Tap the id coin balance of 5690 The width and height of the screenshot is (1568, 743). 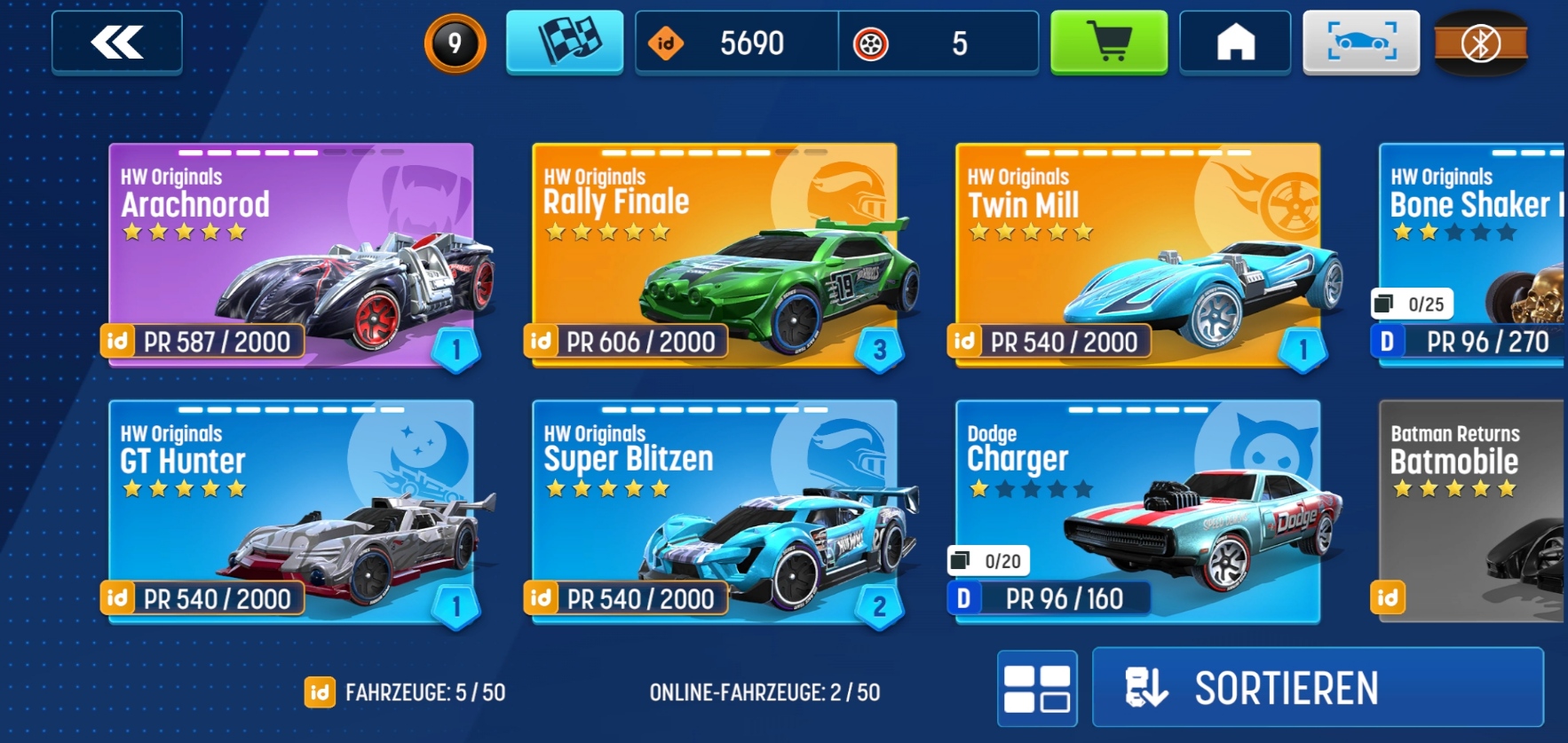click(x=736, y=43)
